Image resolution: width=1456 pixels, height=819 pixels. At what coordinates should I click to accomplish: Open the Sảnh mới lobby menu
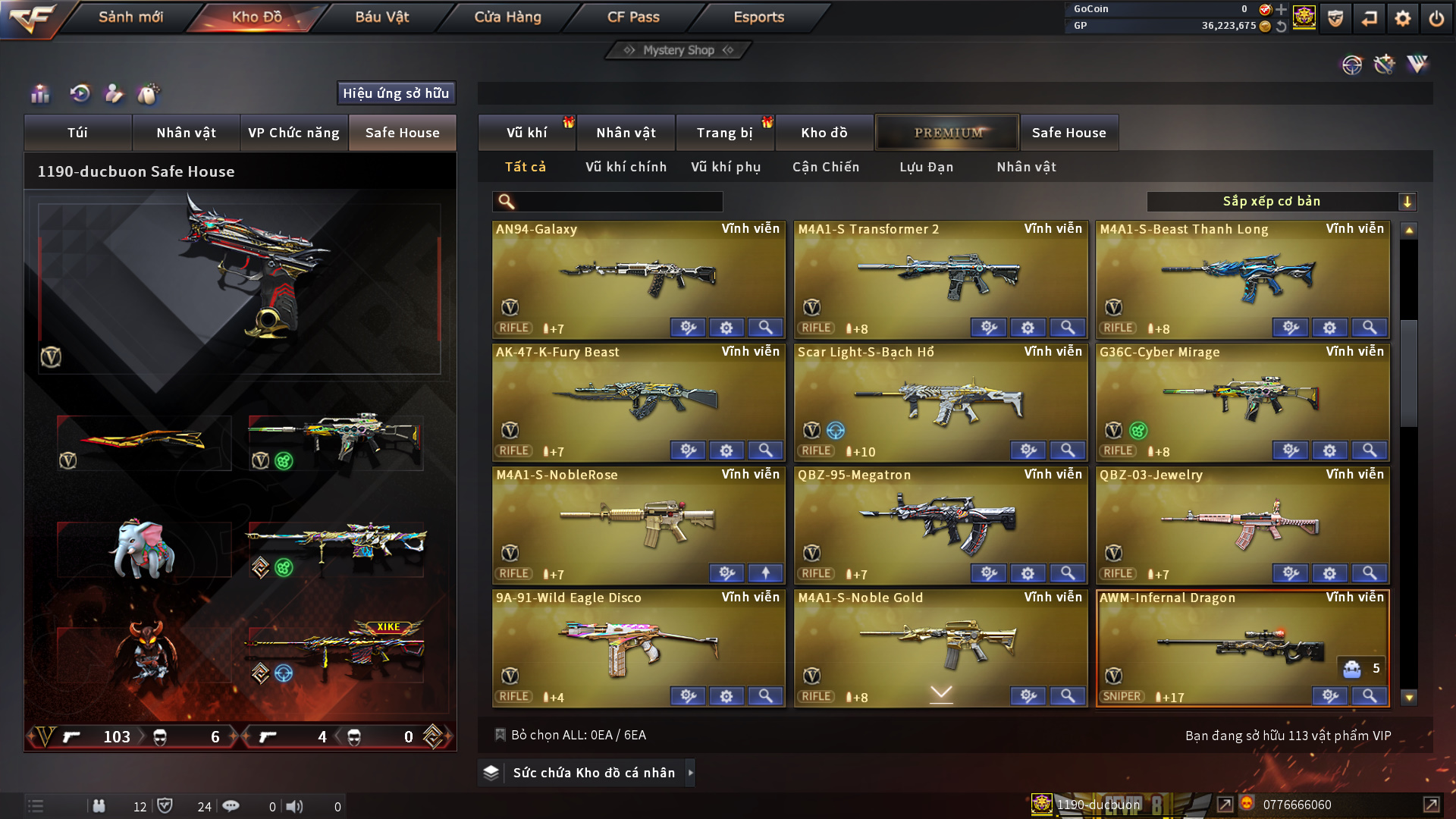tap(130, 17)
